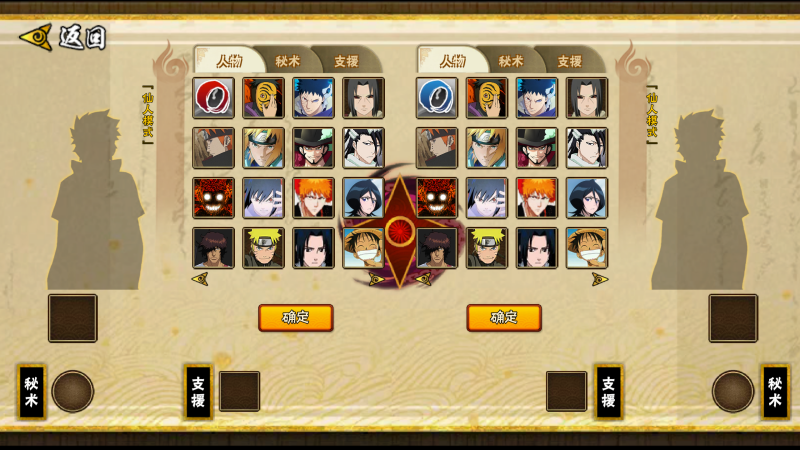Select the blue random character icon
800x450 pixels.
[437, 98]
